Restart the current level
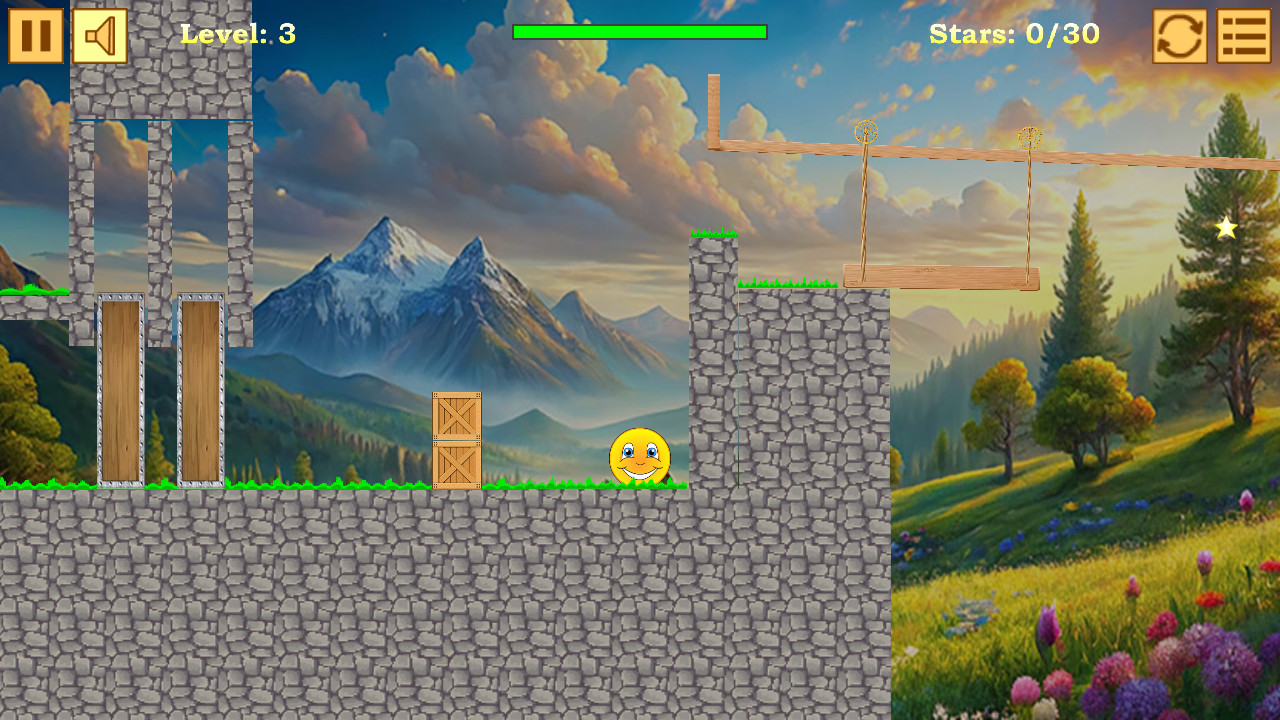The height and width of the screenshot is (720, 1280). tap(1178, 35)
